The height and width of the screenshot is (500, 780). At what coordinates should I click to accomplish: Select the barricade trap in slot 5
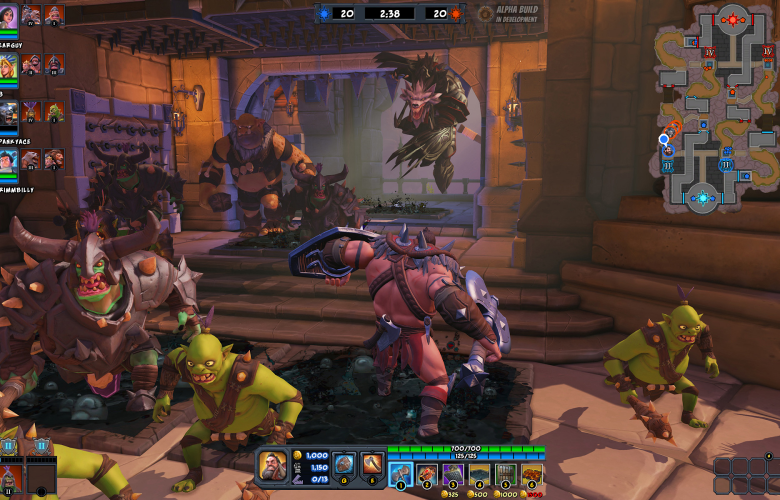click(506, 474)
